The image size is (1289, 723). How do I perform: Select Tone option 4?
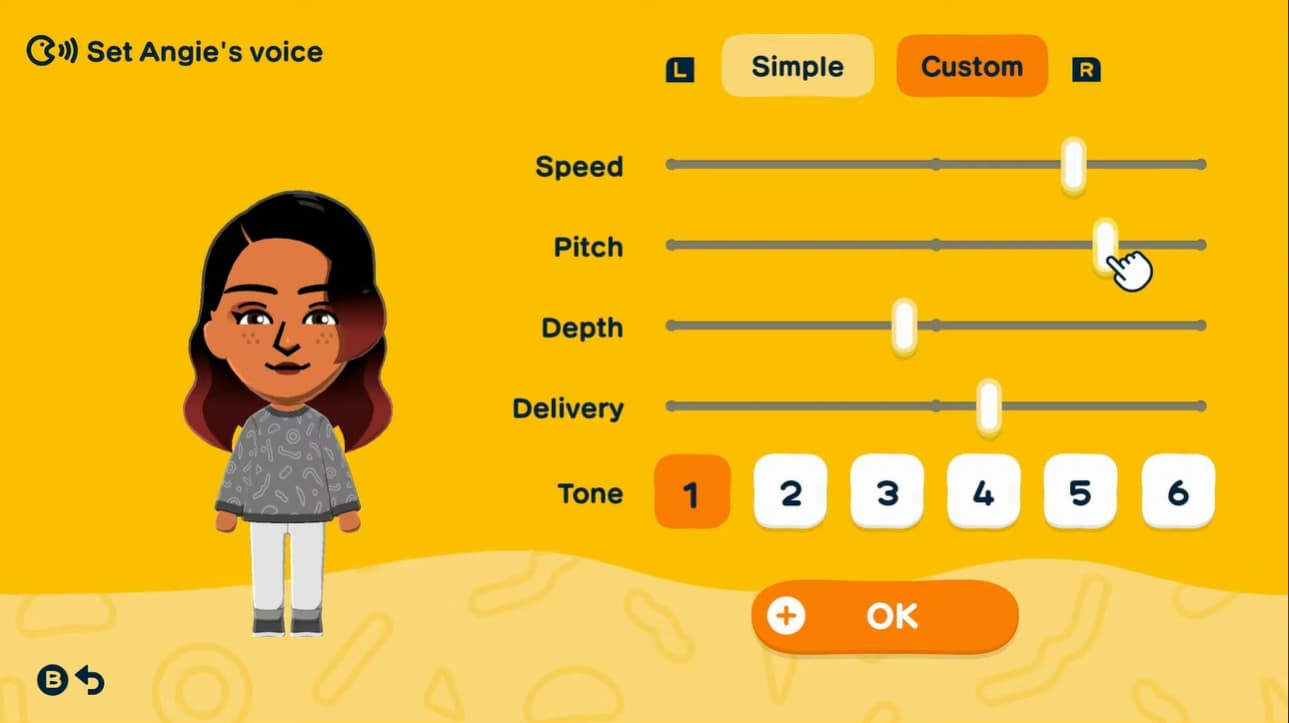983,492
